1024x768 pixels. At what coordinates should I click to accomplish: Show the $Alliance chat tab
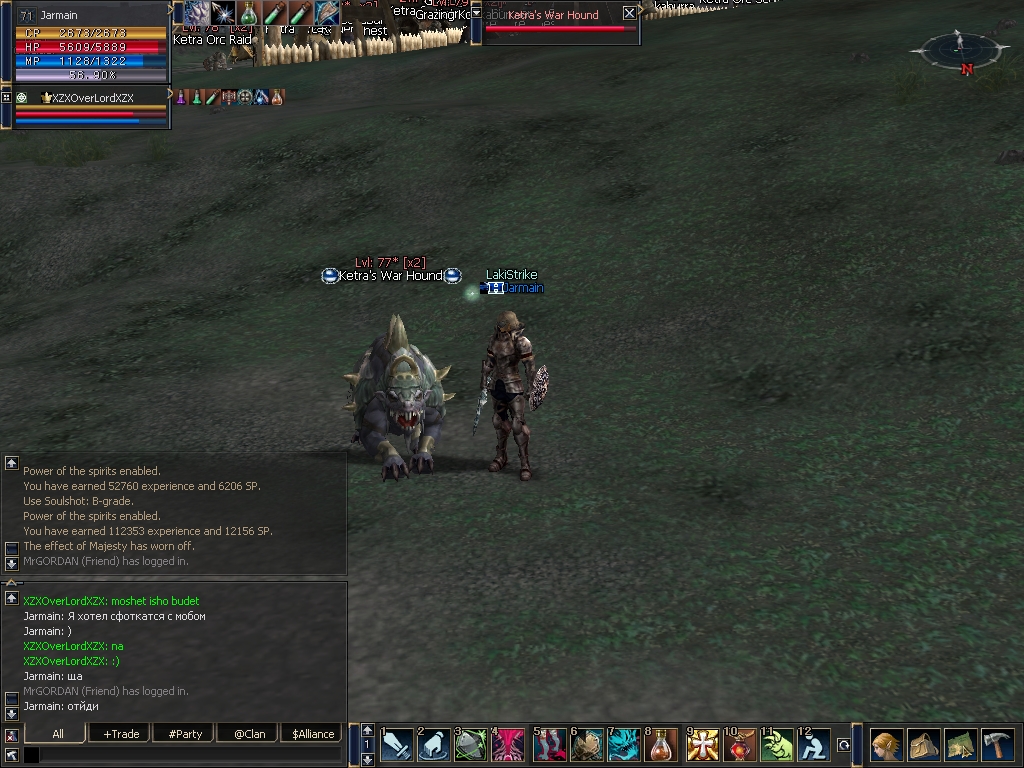pos(313,734)
